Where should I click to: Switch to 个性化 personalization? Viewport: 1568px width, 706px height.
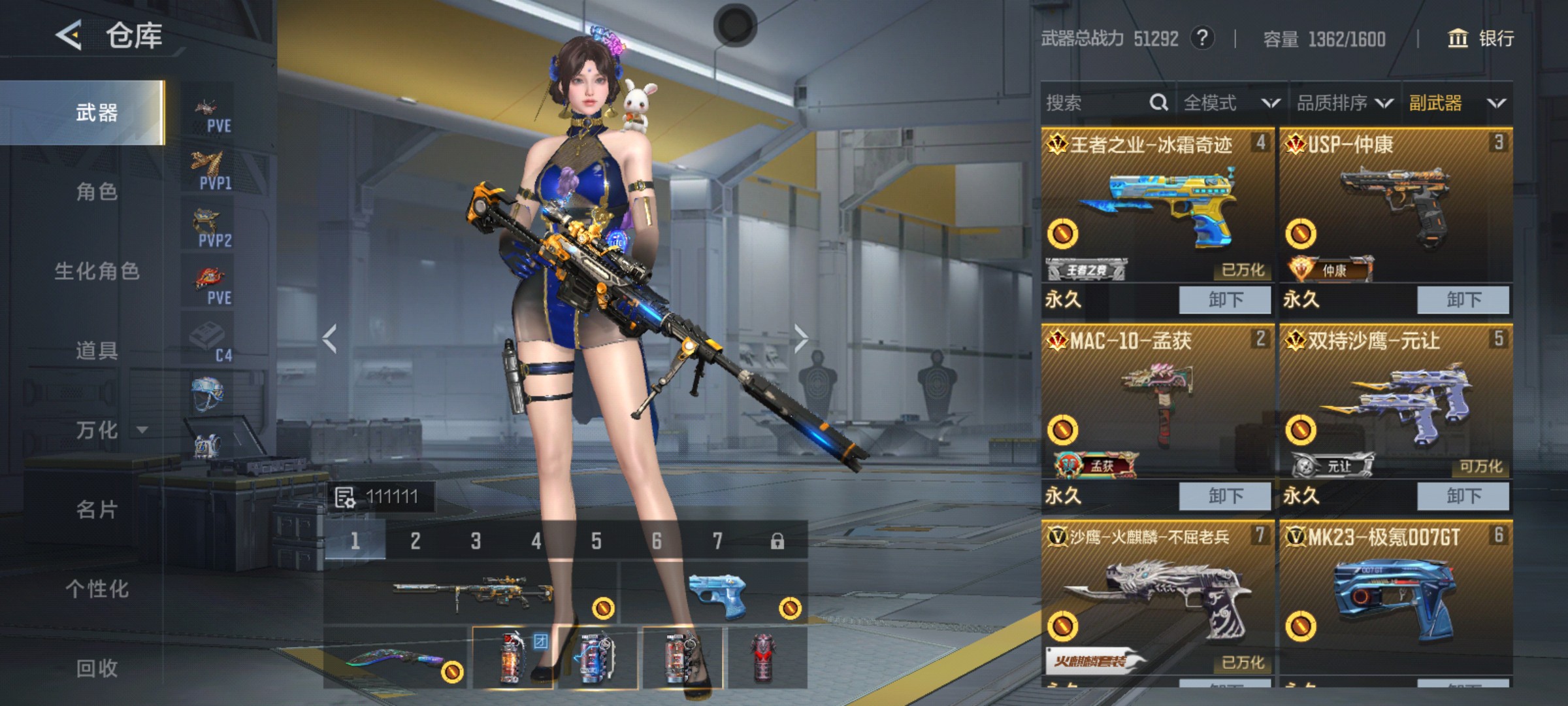point(97,589)
